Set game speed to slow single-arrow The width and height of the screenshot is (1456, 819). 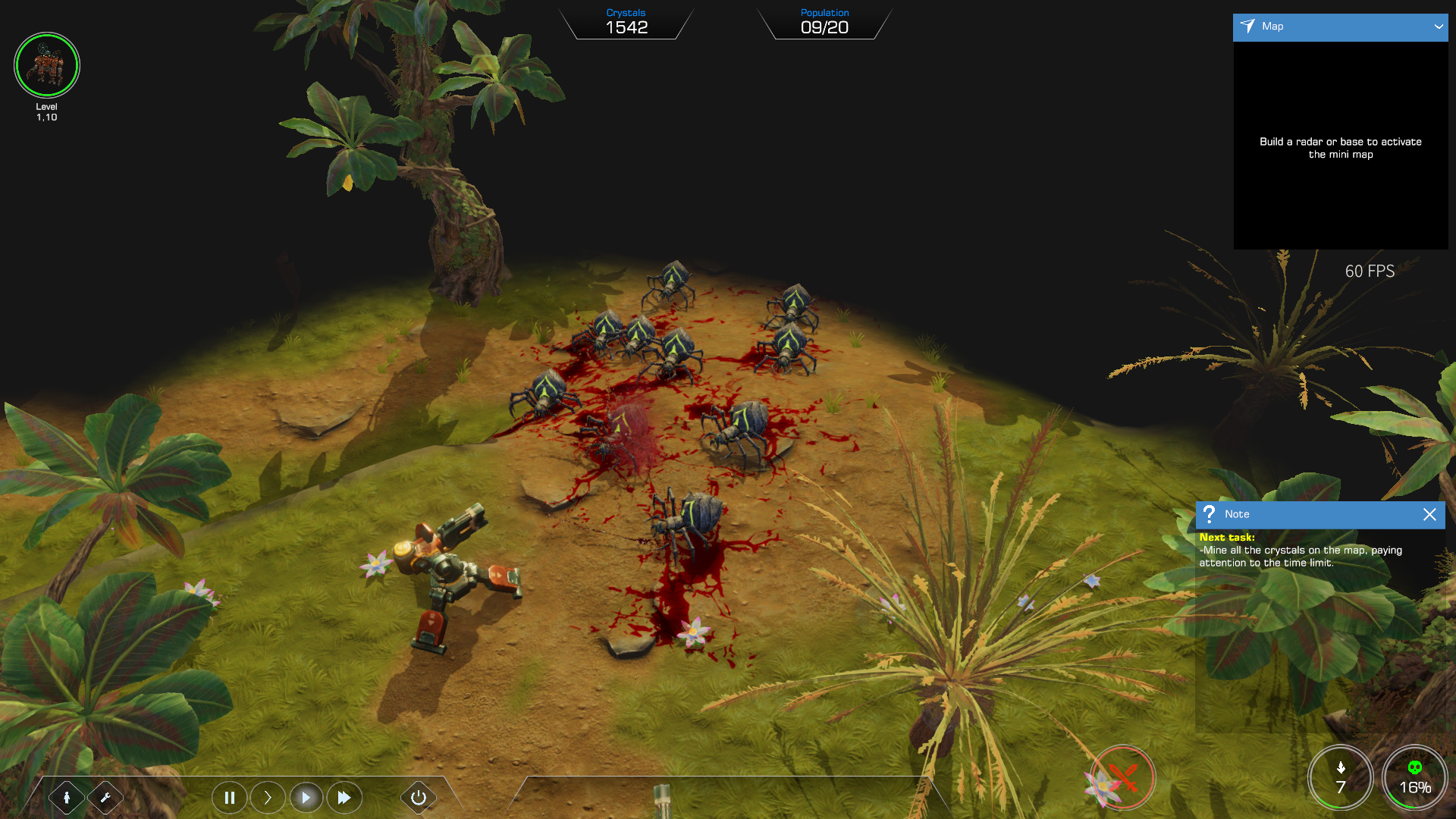(268, 797)
